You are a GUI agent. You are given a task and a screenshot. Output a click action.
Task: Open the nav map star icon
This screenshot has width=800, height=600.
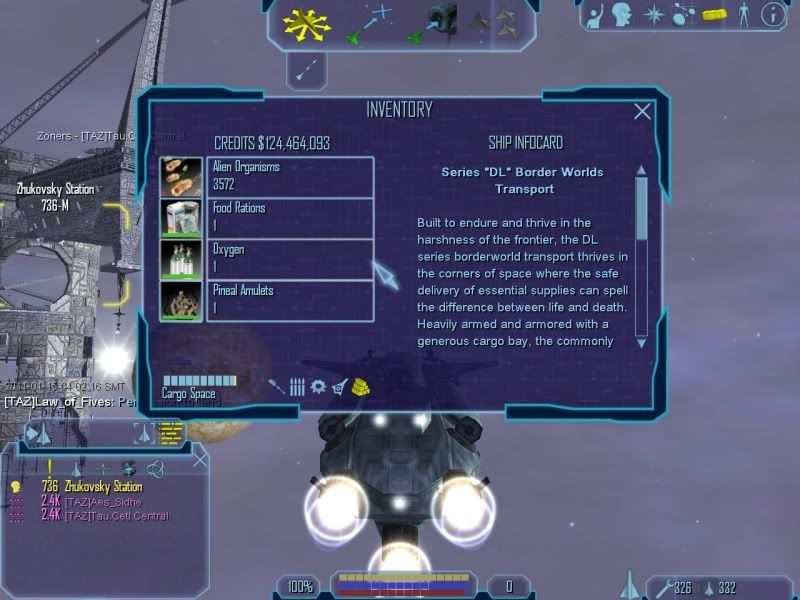tap(654, 14)
